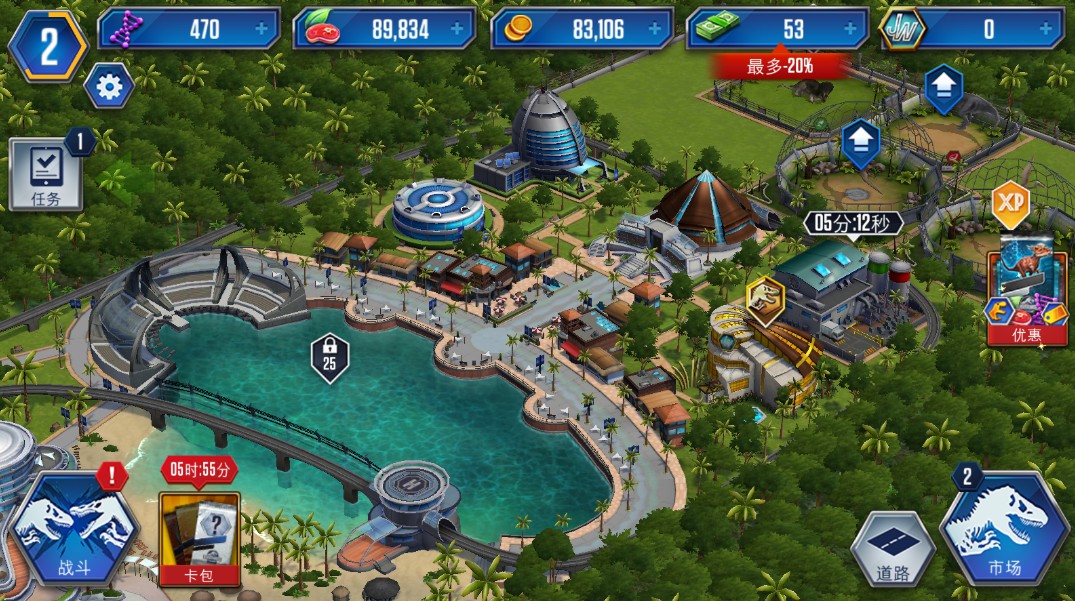The width and height of the screenshot is (1075, 601).
Task: Open the 卡包 card pack
Action: 199,537
